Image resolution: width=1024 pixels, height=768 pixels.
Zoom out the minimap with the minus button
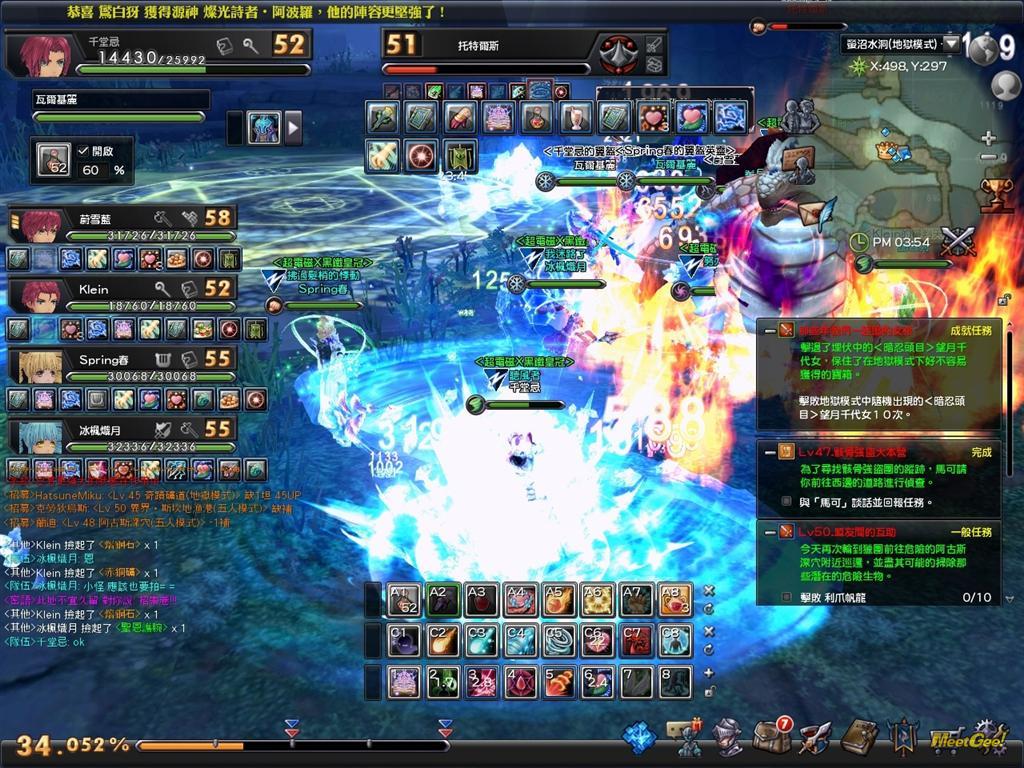(988, 158)
